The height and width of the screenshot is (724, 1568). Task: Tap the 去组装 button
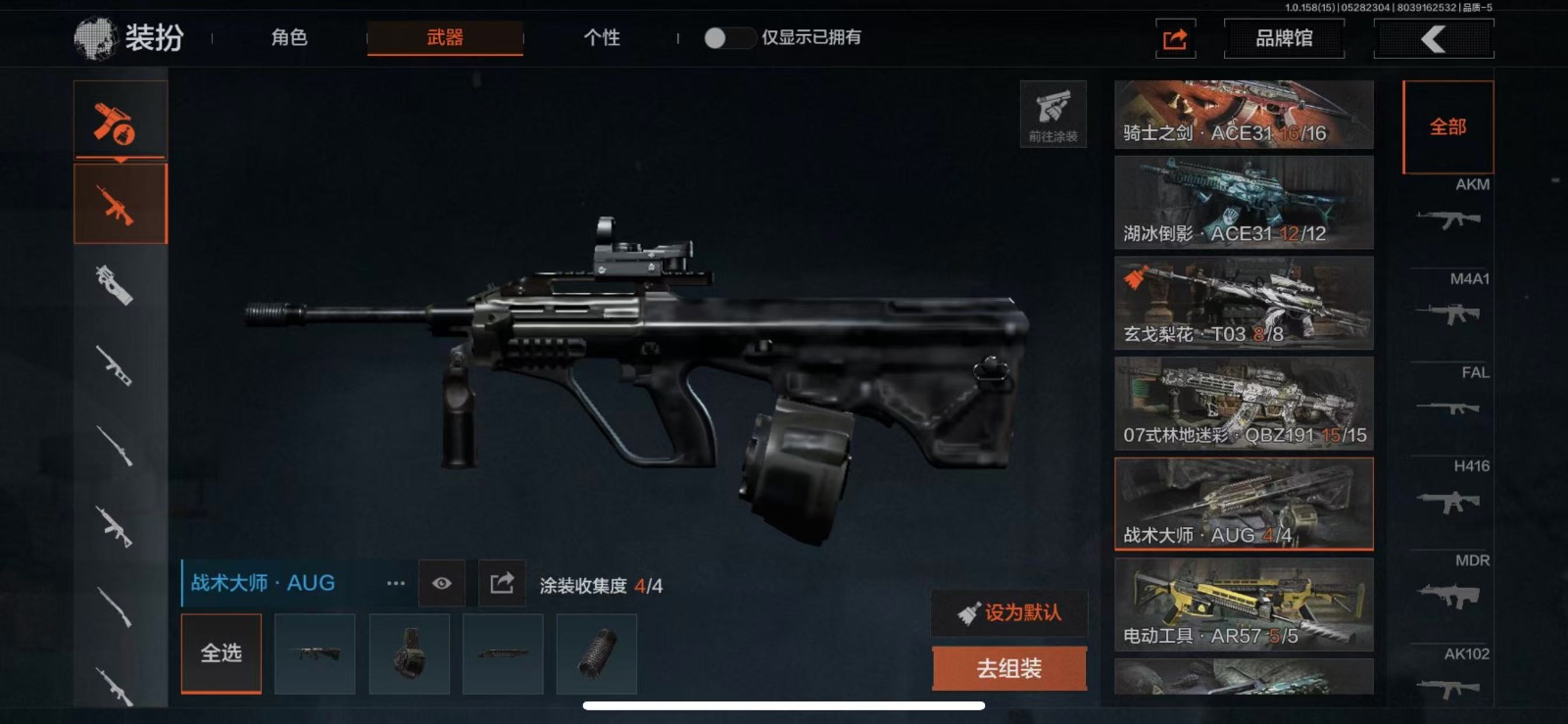1009,668
